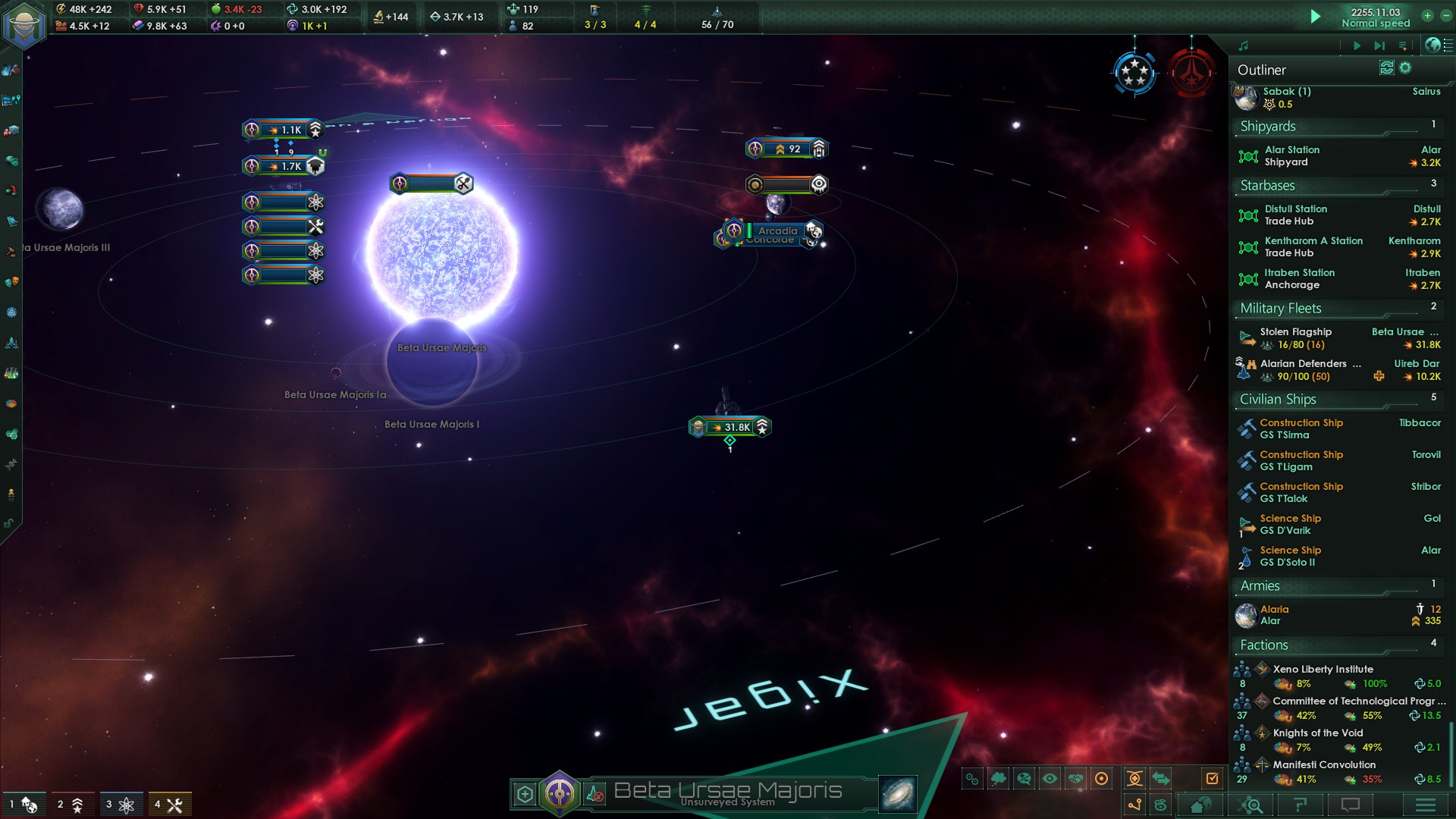This screenshot has width=1456, height=819.
Task: Toggle the orange checkbox notification setting
Action: click(x=1213, y=777)
